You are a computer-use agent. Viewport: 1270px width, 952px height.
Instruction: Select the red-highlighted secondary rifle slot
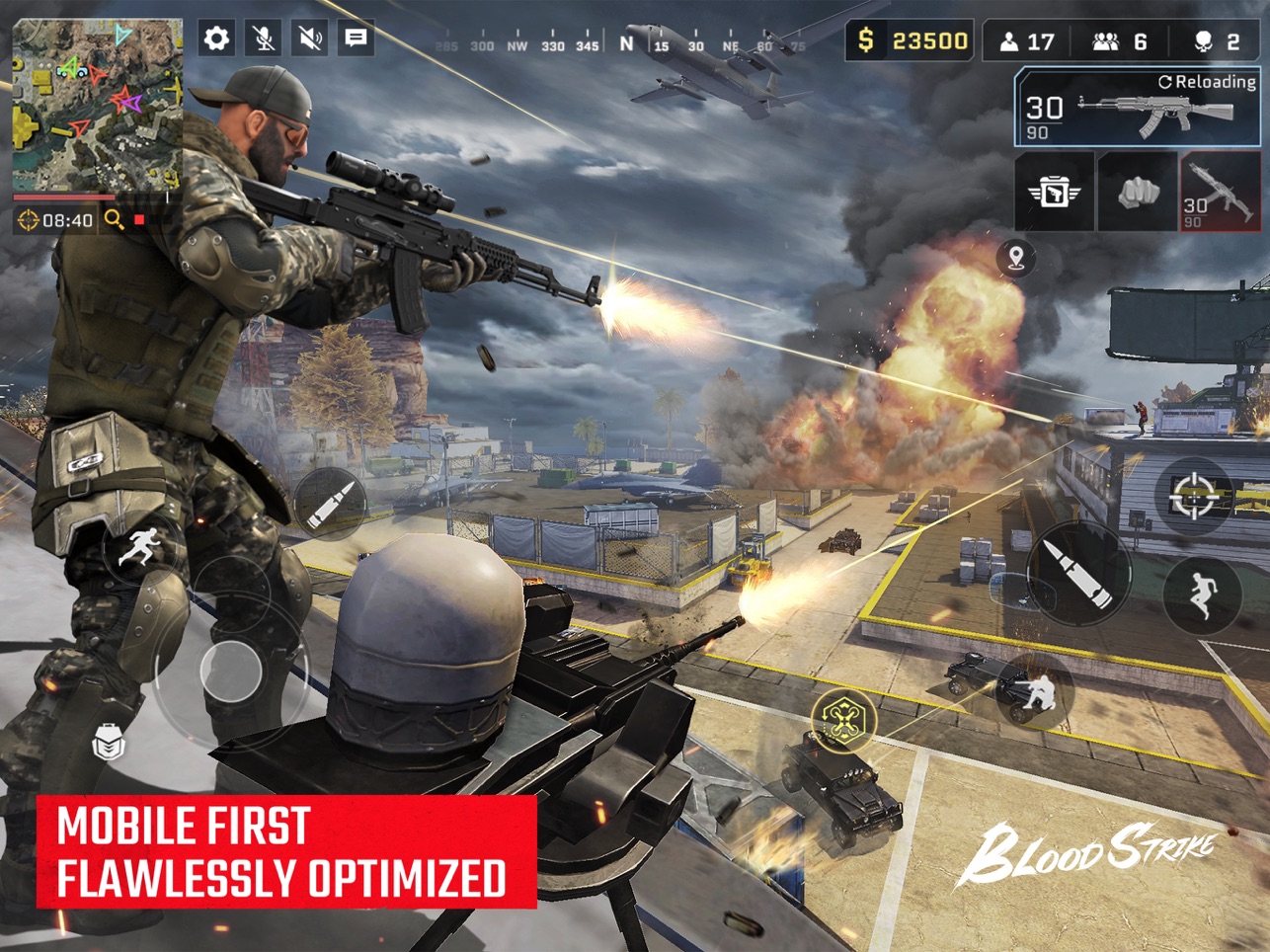(x=1221, y=193)
